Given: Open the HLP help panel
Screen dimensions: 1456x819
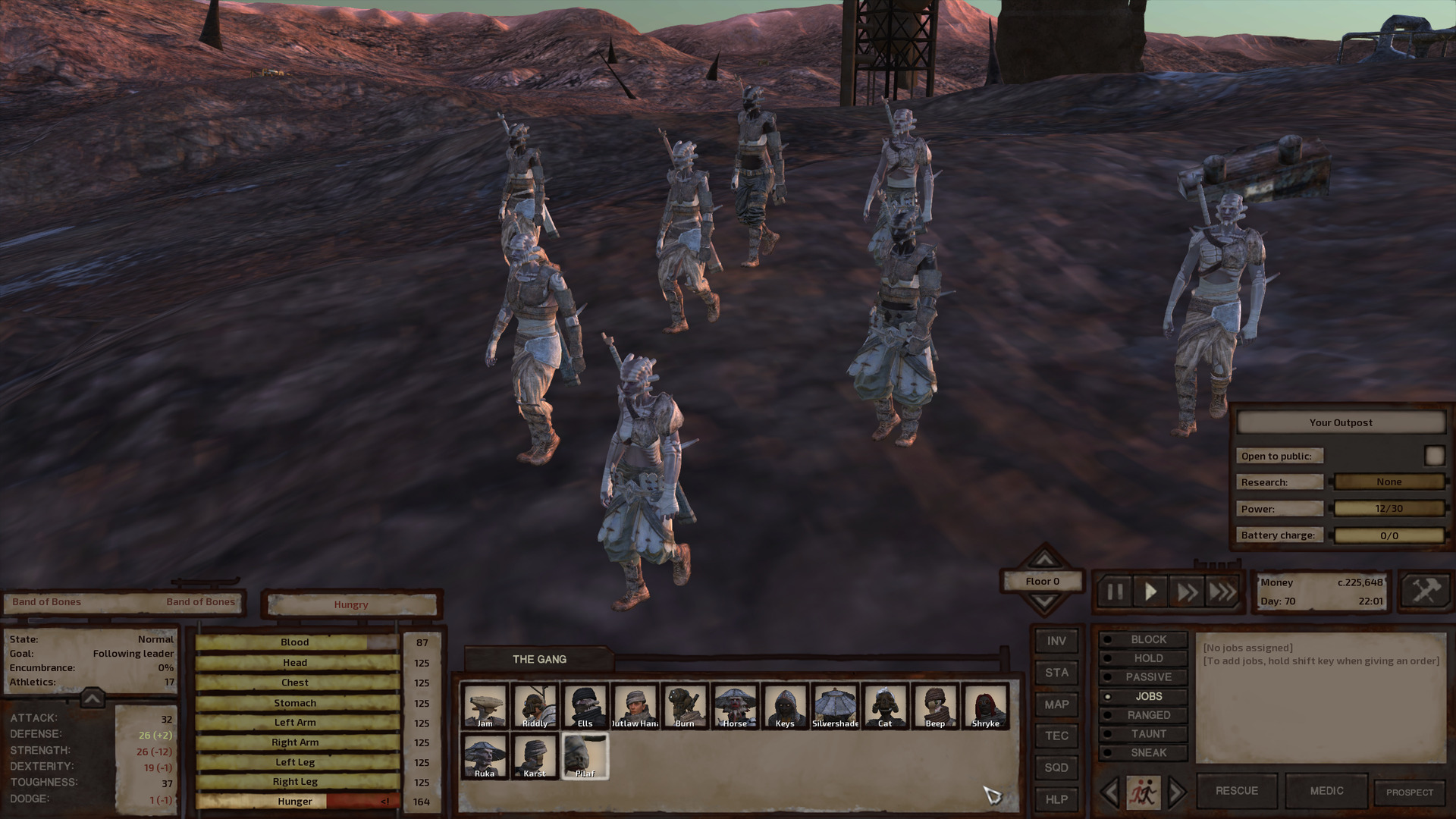Looking at the screenshot, I should click(x=1056, y=800).
